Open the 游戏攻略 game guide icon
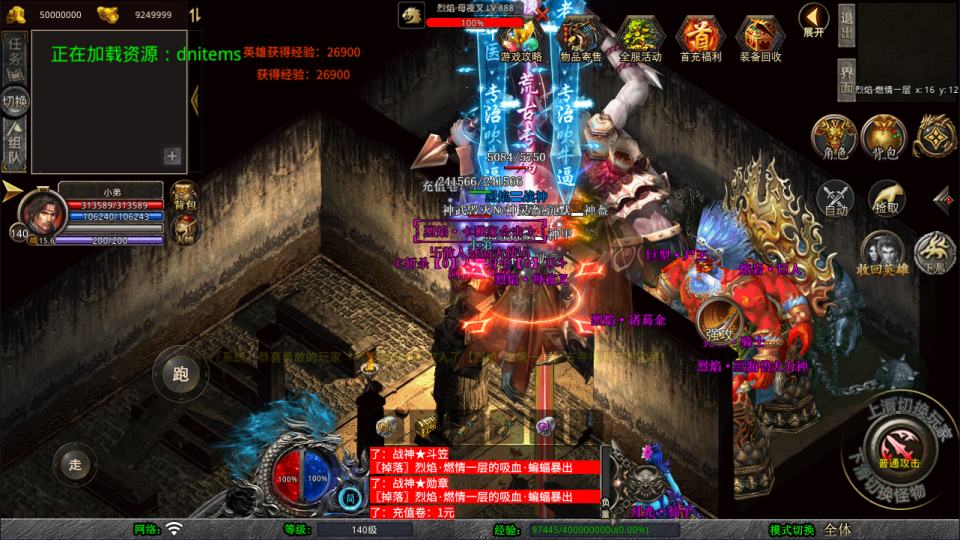 tap(521, 37)
